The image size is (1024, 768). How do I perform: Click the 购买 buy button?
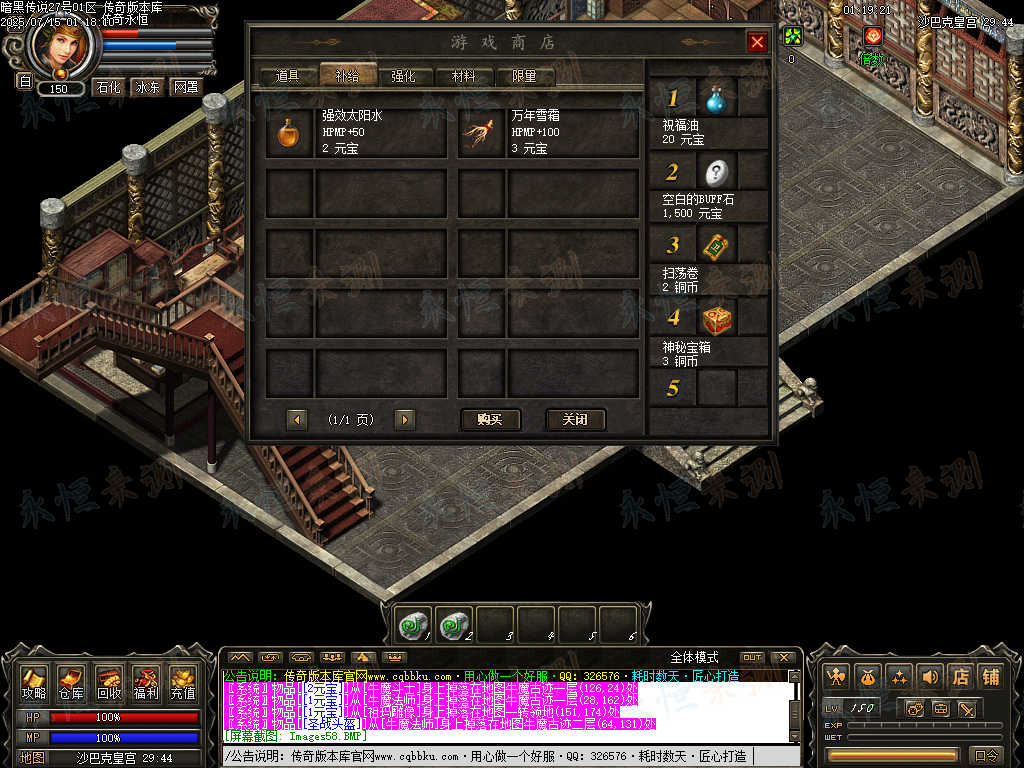tap(490, 419)
